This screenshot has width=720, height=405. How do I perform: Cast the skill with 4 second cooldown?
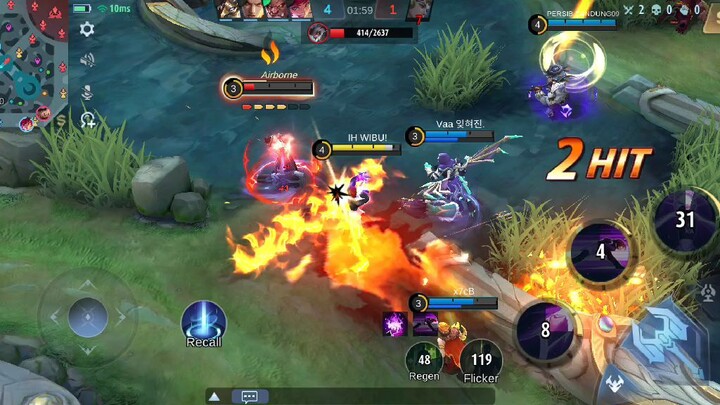click(x=601, y=253)
